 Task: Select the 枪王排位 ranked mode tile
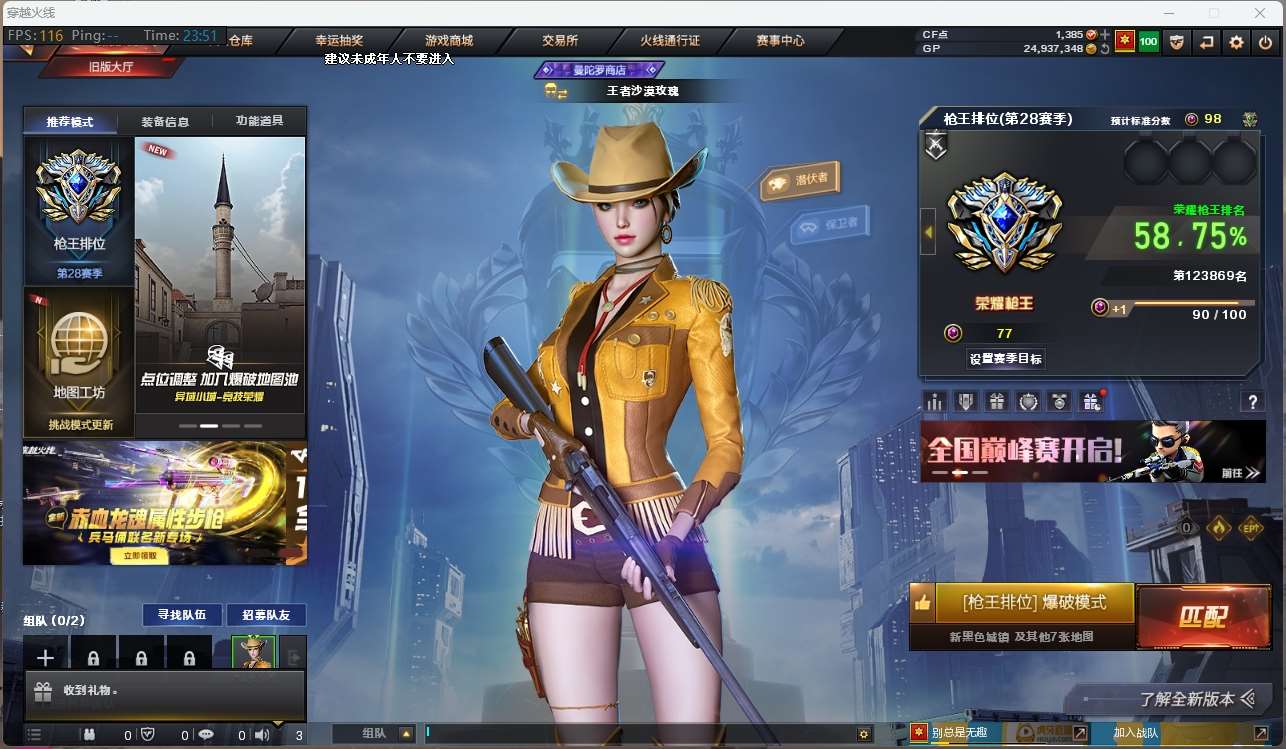pos(79,212)
